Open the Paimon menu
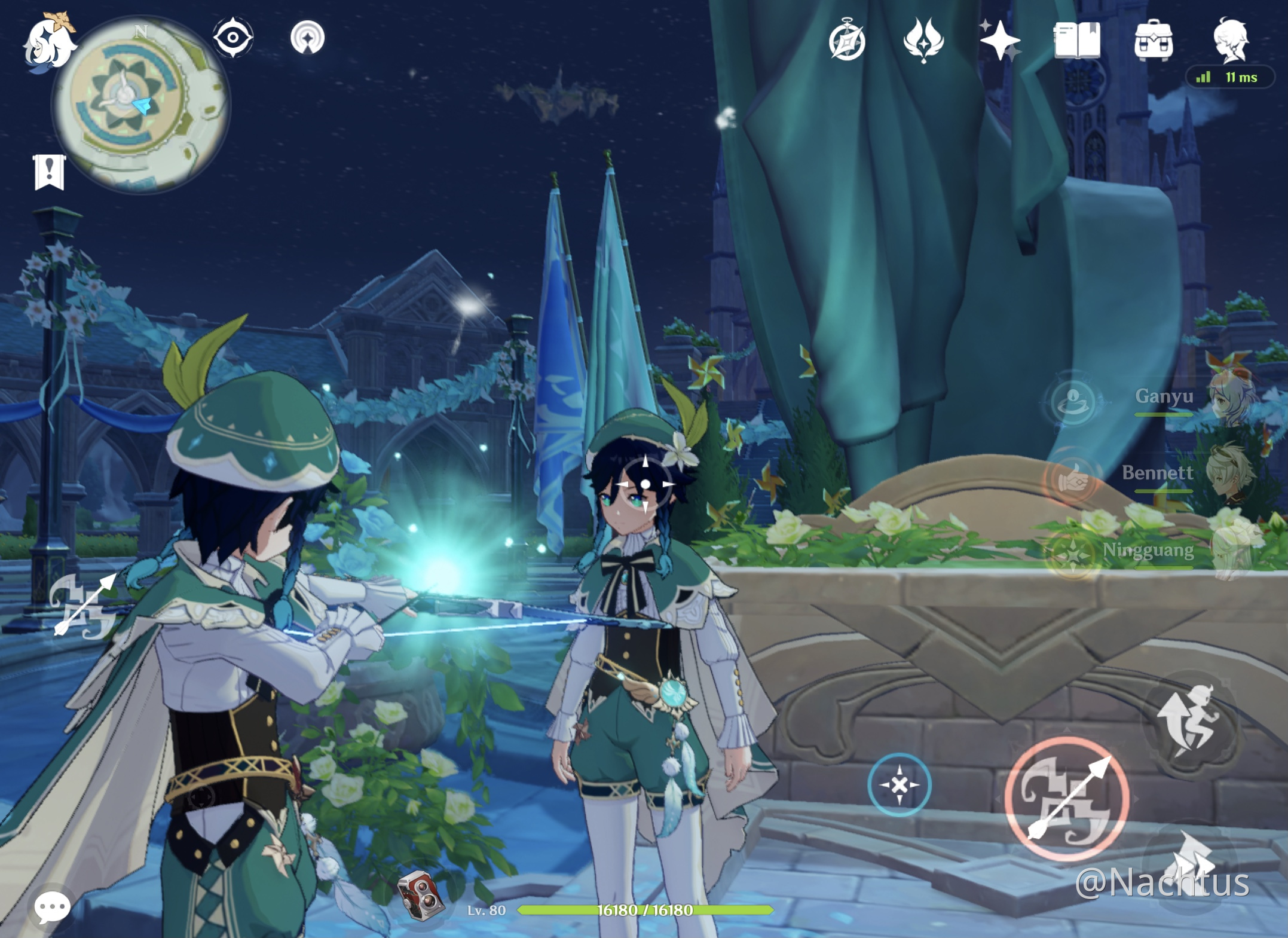 (49, 42)
